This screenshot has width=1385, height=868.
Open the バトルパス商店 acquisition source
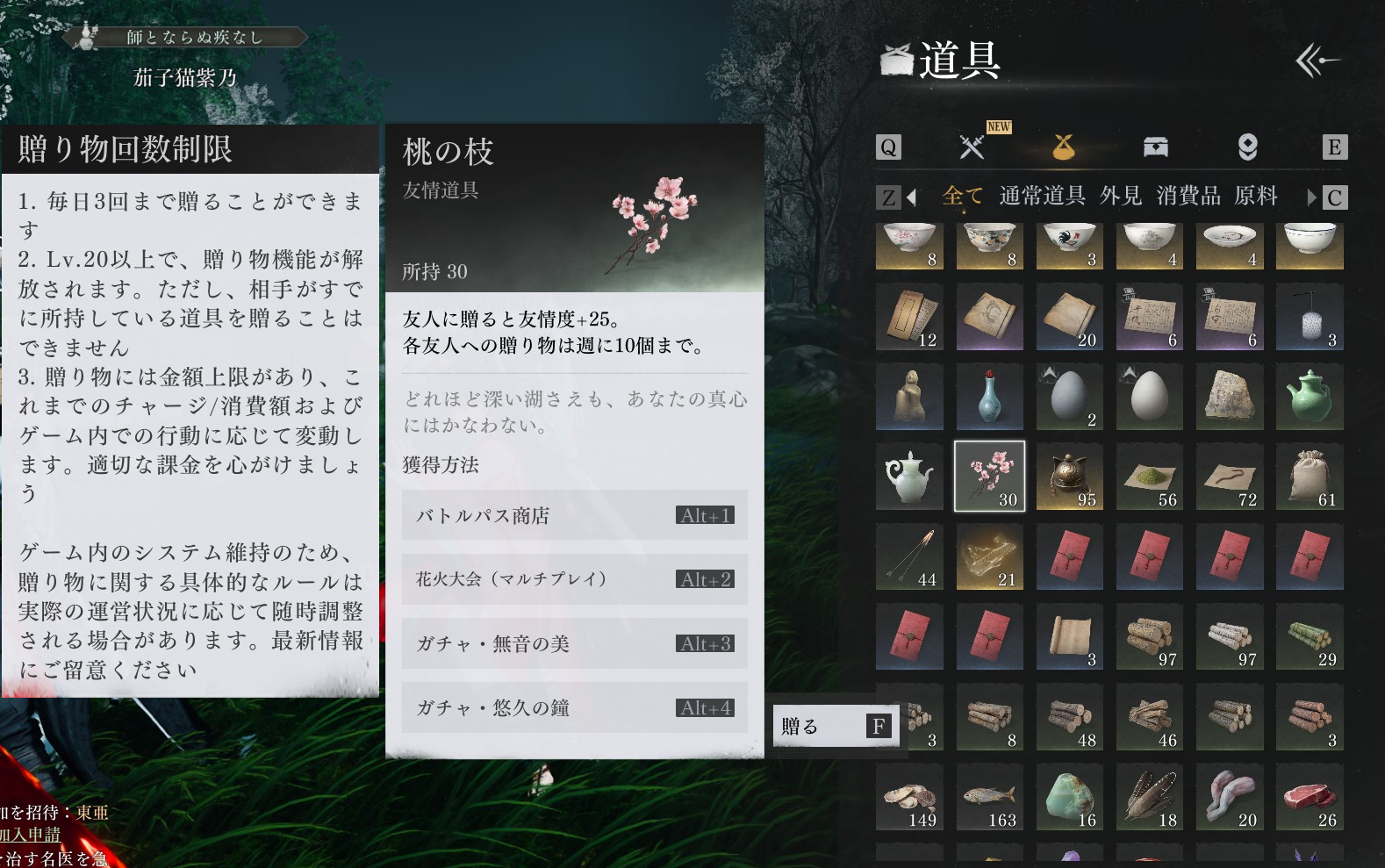(574, 515)
